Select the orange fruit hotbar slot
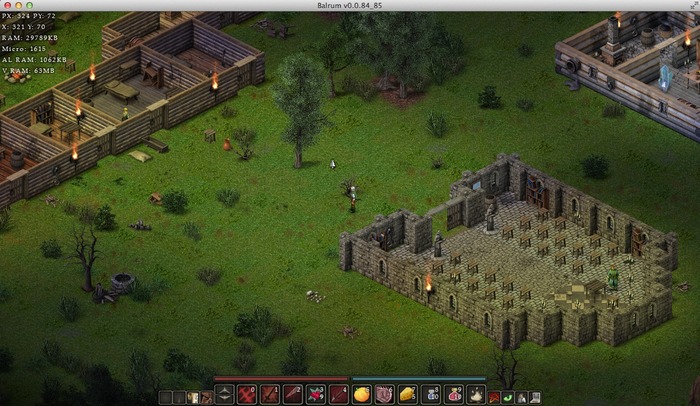The image size is (700, 406). pyautogui.click(x=361, y=395)
